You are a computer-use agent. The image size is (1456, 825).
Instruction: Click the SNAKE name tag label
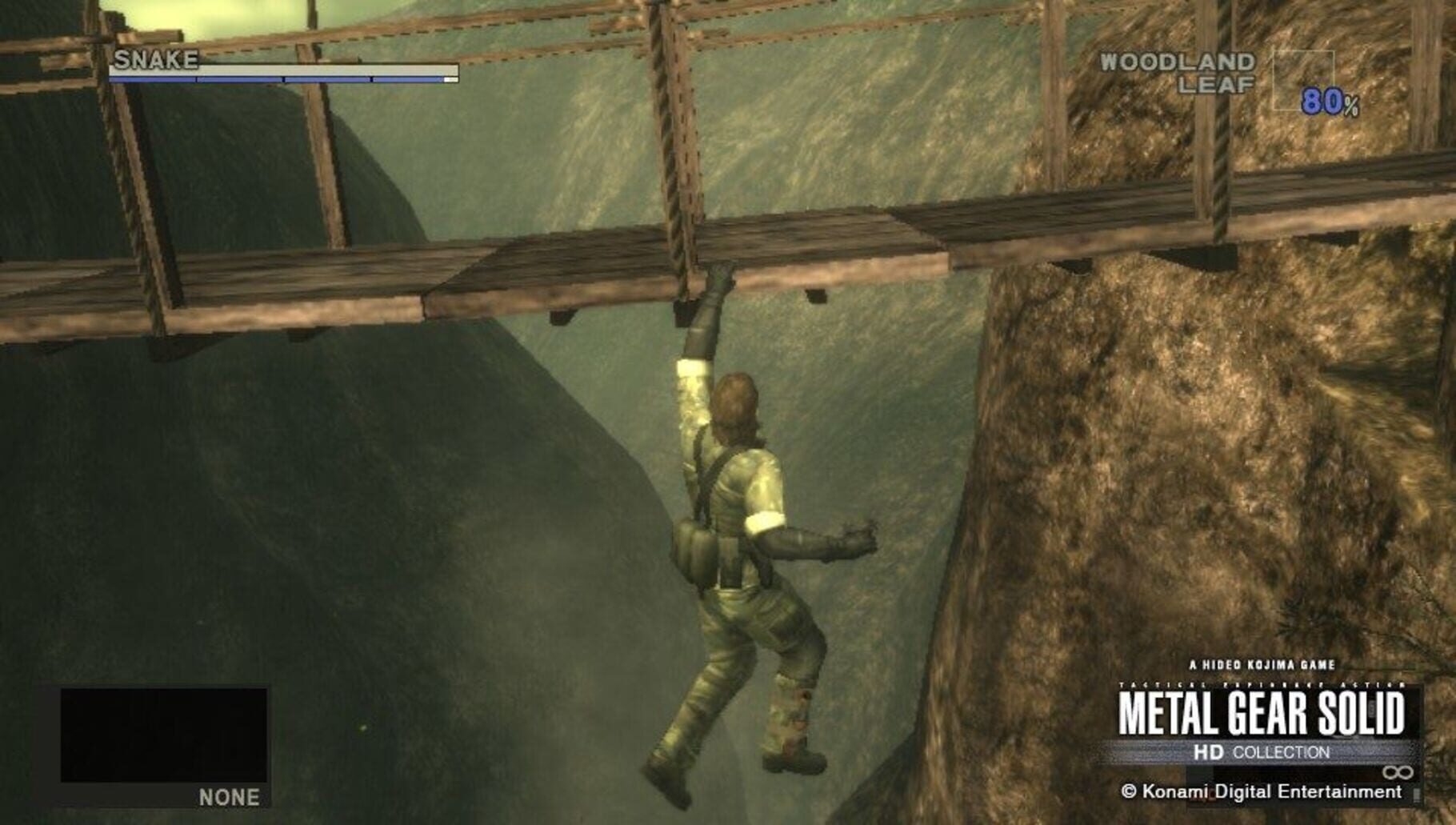pos(157,58)
